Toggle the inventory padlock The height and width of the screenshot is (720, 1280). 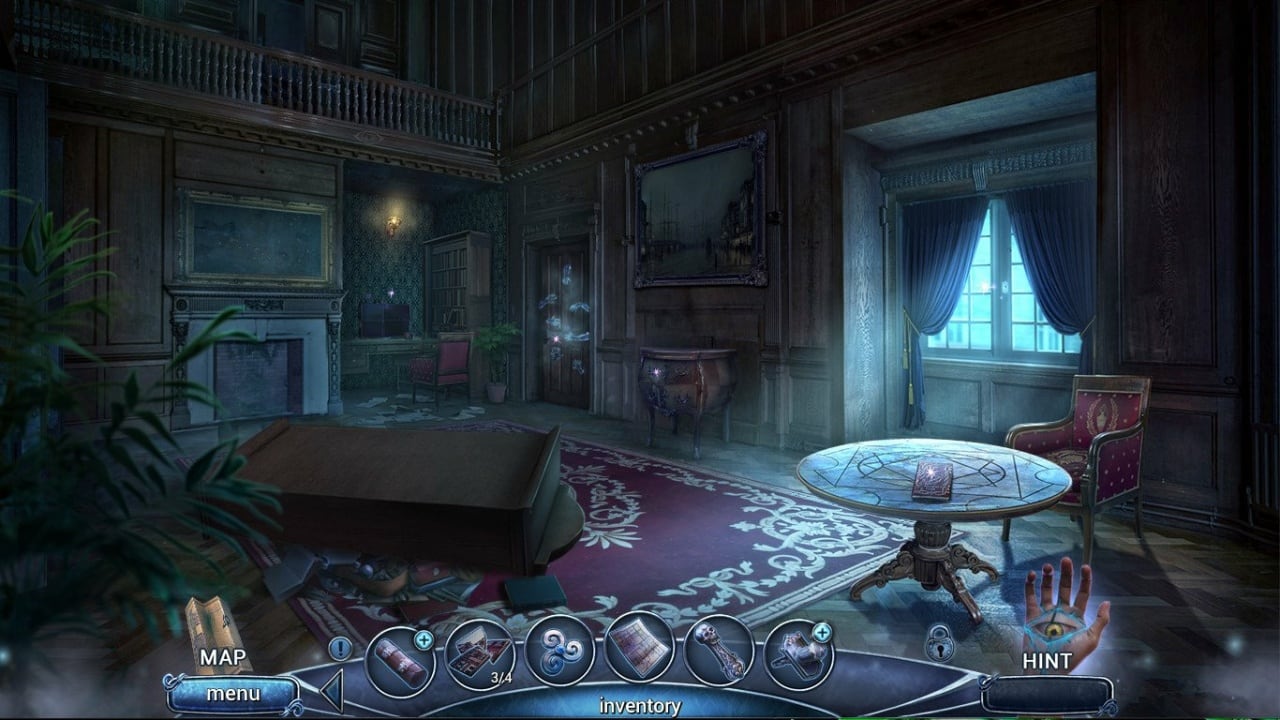(939, 644)
